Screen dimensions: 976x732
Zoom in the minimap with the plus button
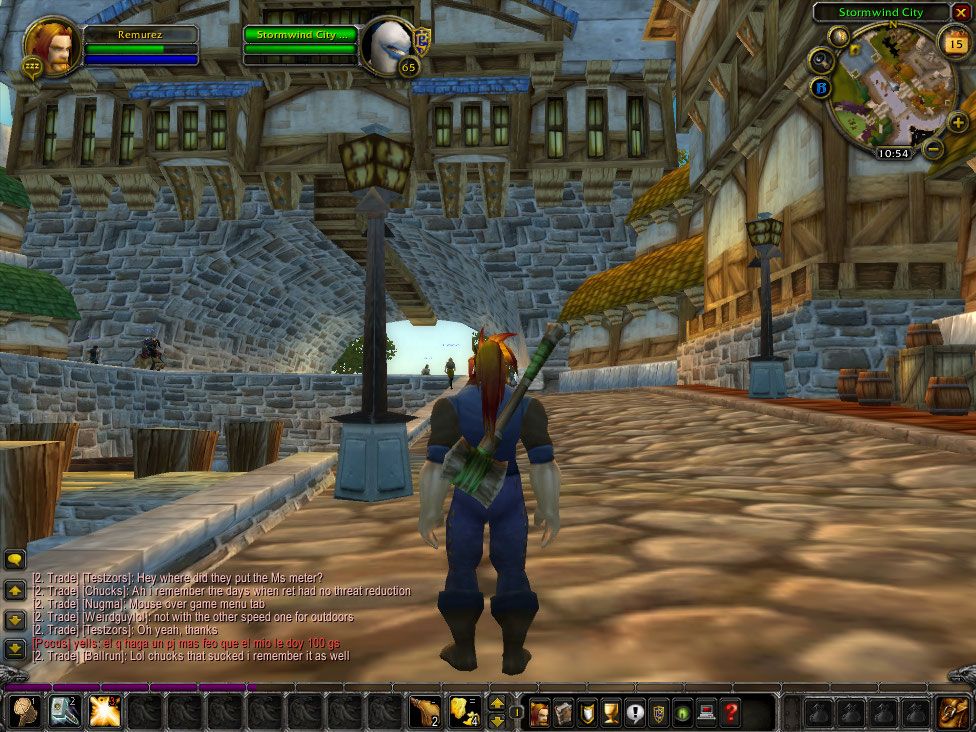point(957,123)
